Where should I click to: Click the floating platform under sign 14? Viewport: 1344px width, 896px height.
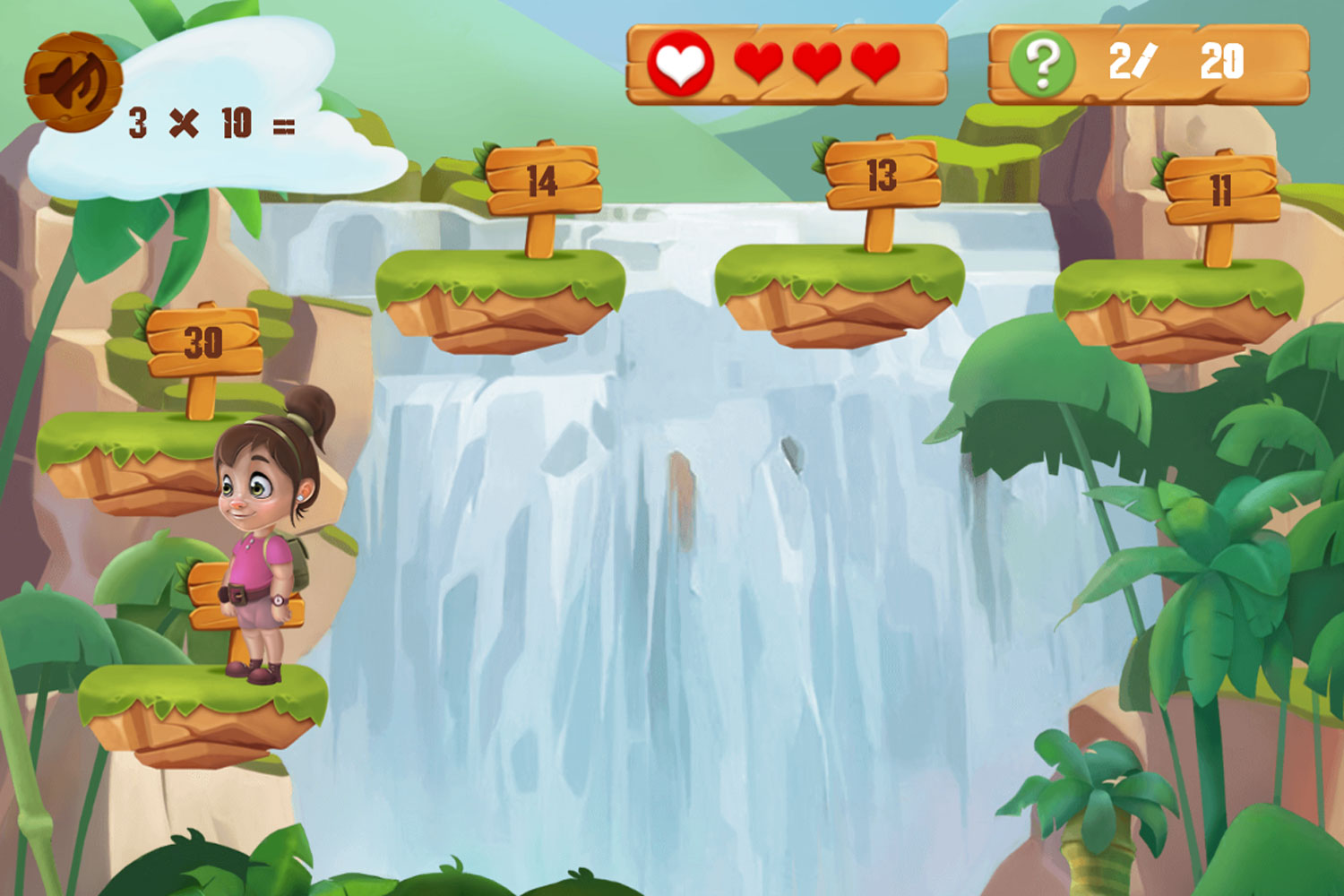(502, 296)
